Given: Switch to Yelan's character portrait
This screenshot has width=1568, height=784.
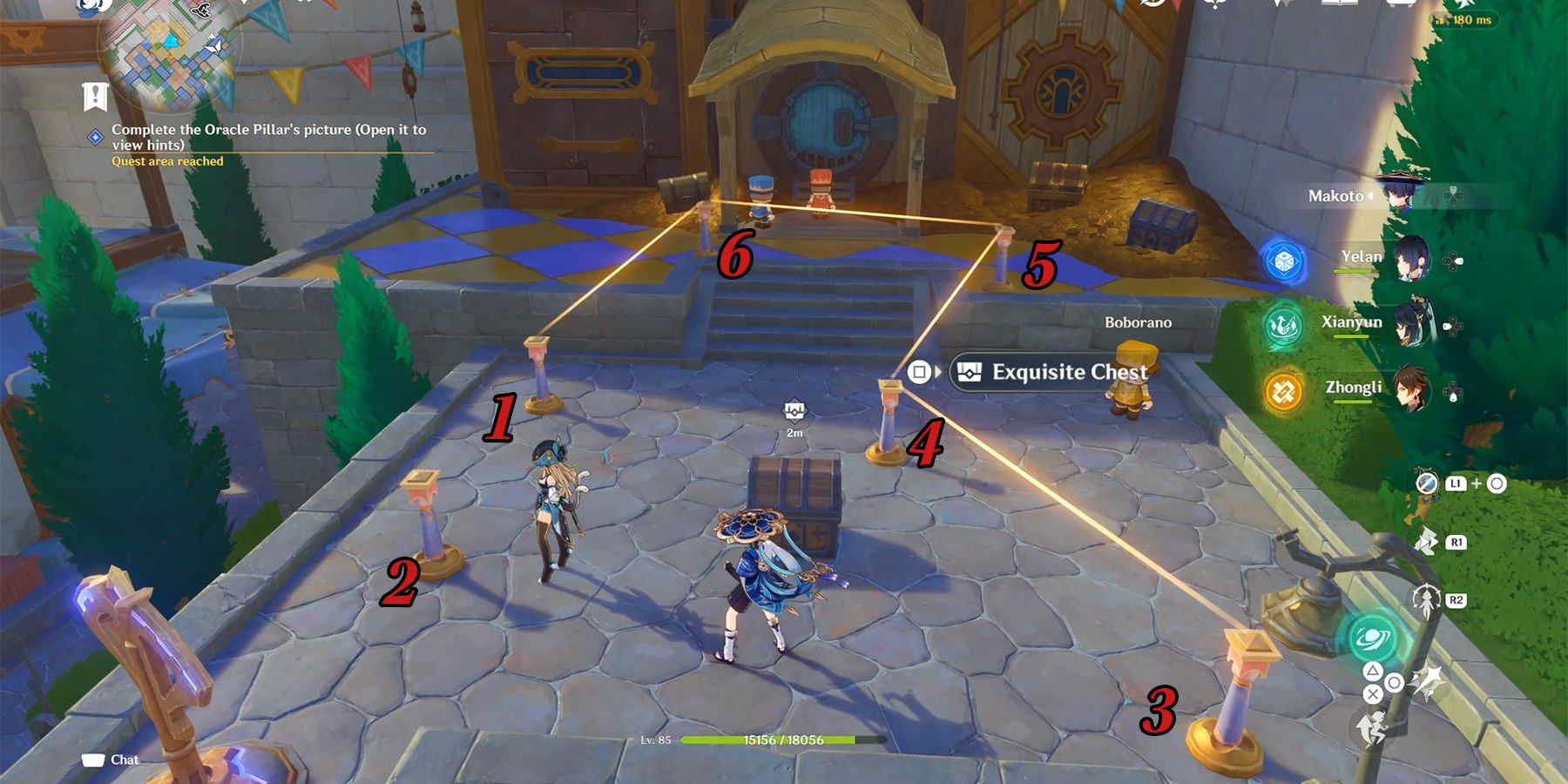Looking at the screenshot, I should point(1413,260).
